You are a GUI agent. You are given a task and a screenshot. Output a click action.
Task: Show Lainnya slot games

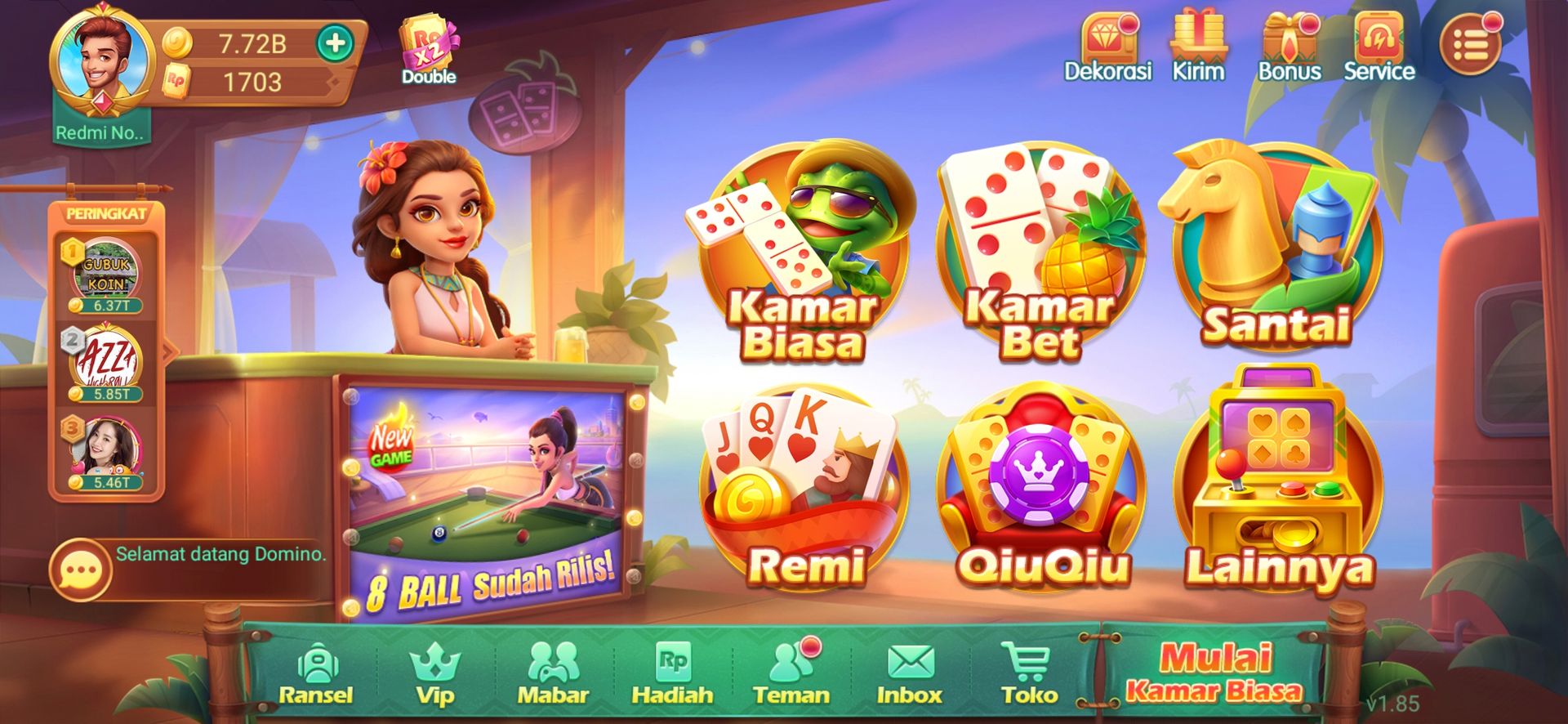pyautogui.click(x=1278, y=490)
